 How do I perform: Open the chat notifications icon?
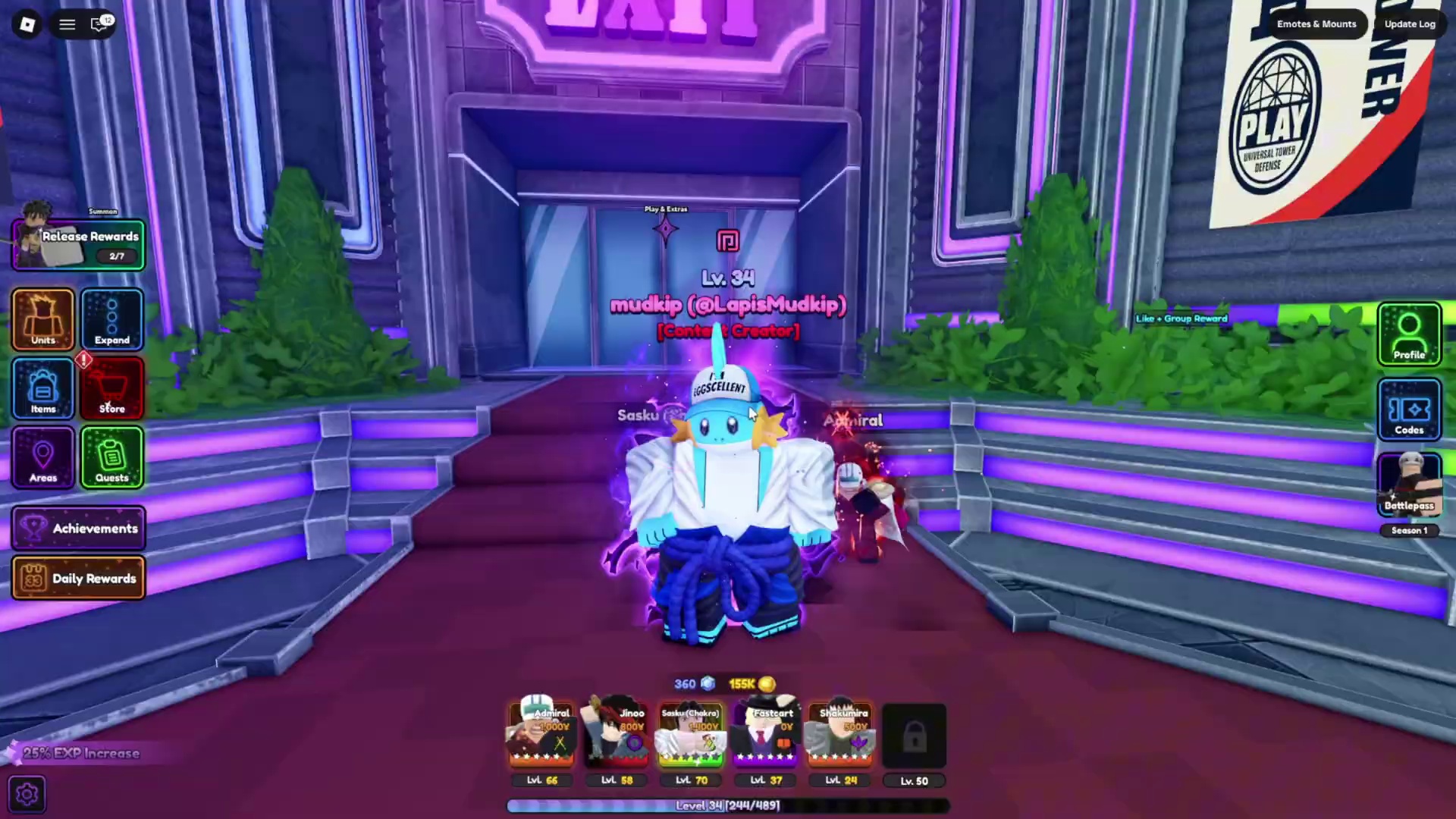tap(99, 24)
